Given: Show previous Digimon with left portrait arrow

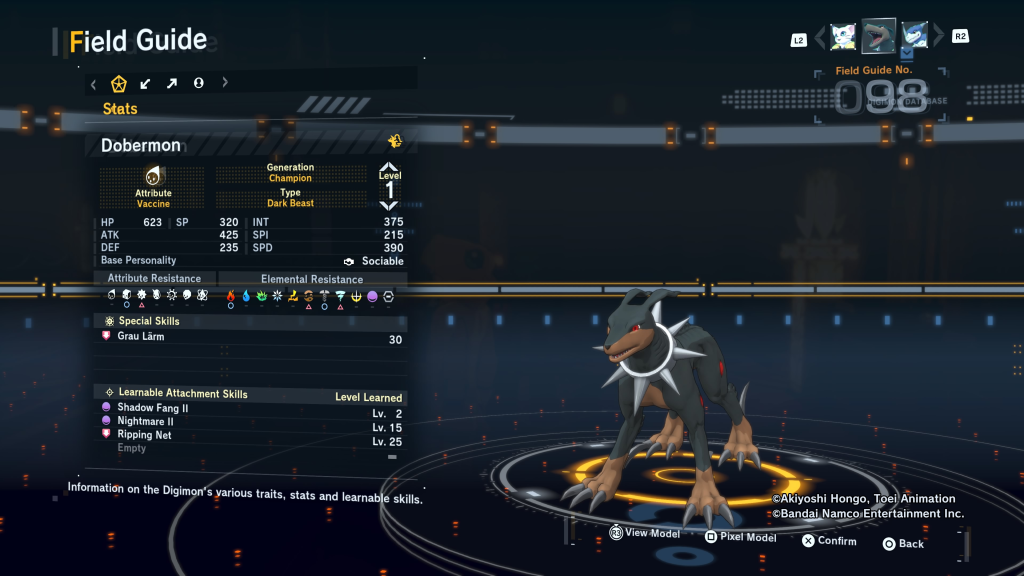Looking at the screenshot, I should pos(820,37).
